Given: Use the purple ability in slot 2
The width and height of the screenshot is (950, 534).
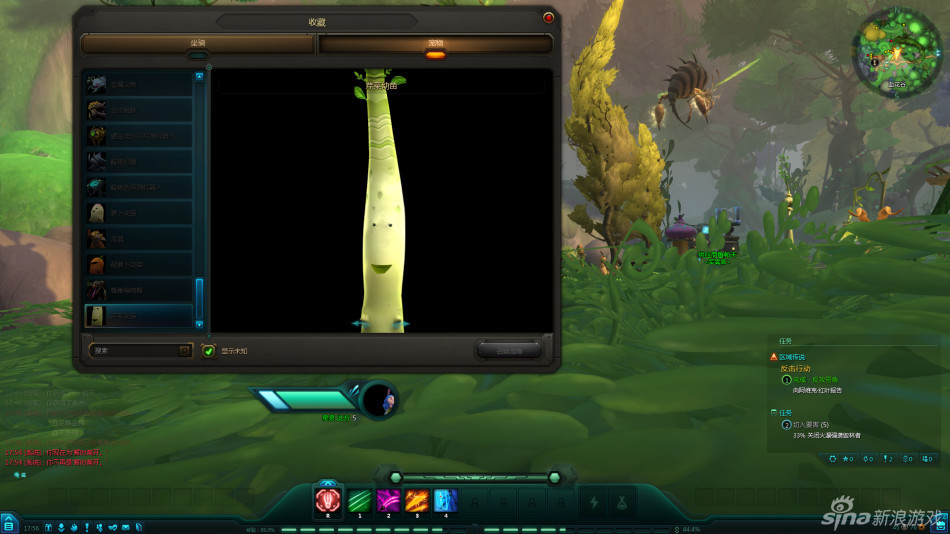Looking at the screenshot, I should click(x=387, y=501).
